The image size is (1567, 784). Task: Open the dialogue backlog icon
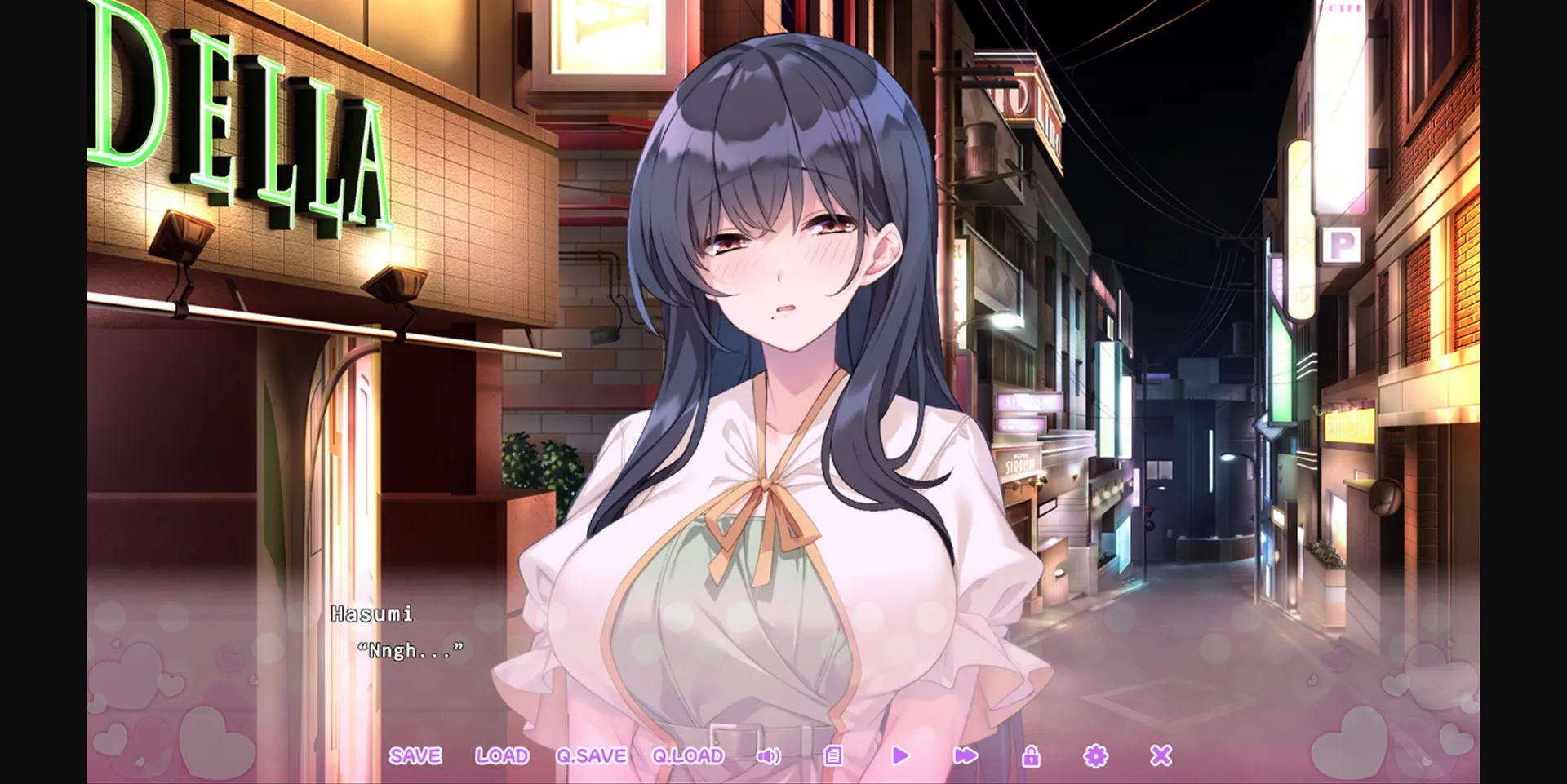833,756
